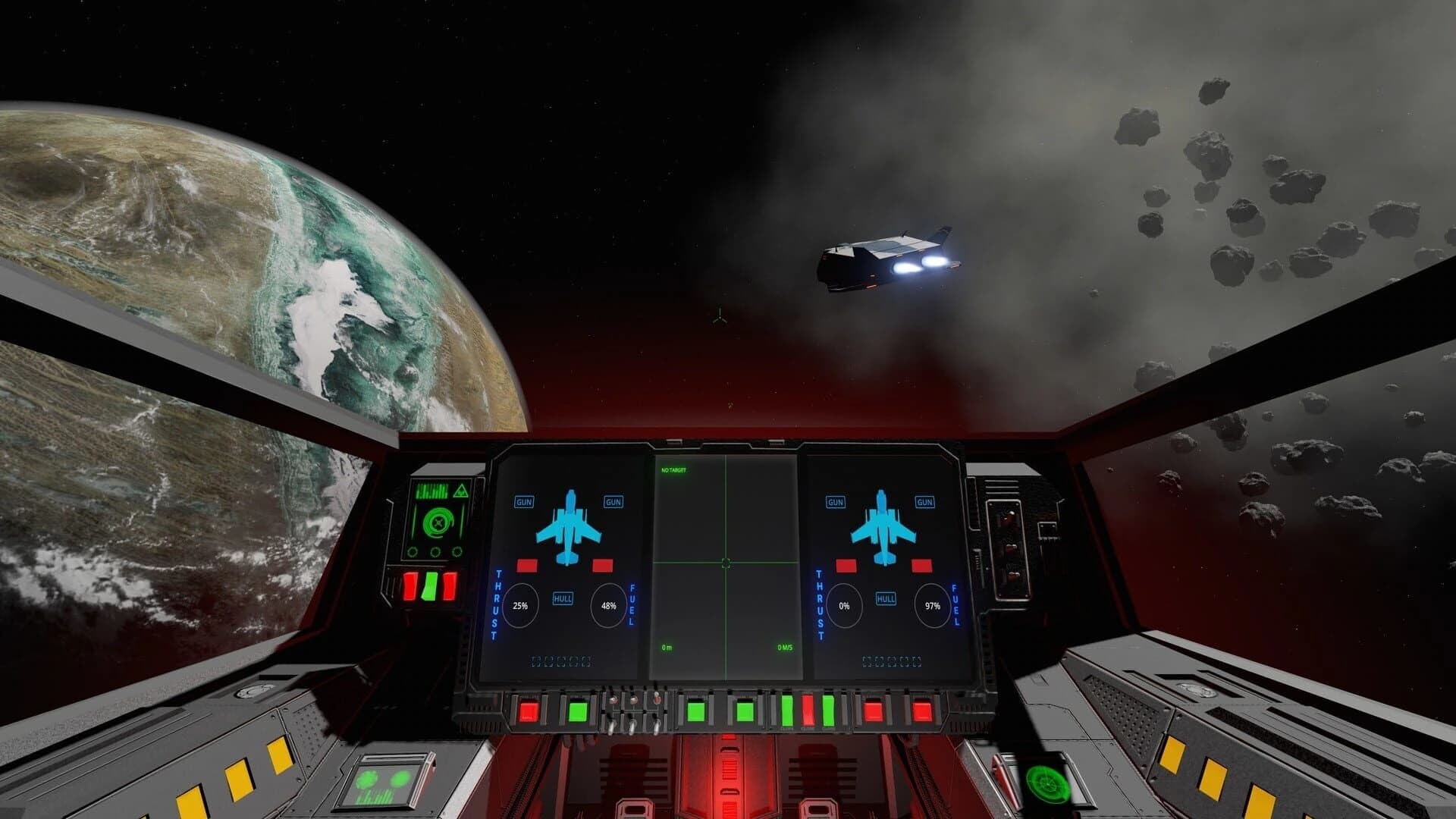Viewport: 1456px width, 819px height.
Task: Select the right GUN label on right display
Action: click(924, 502)
